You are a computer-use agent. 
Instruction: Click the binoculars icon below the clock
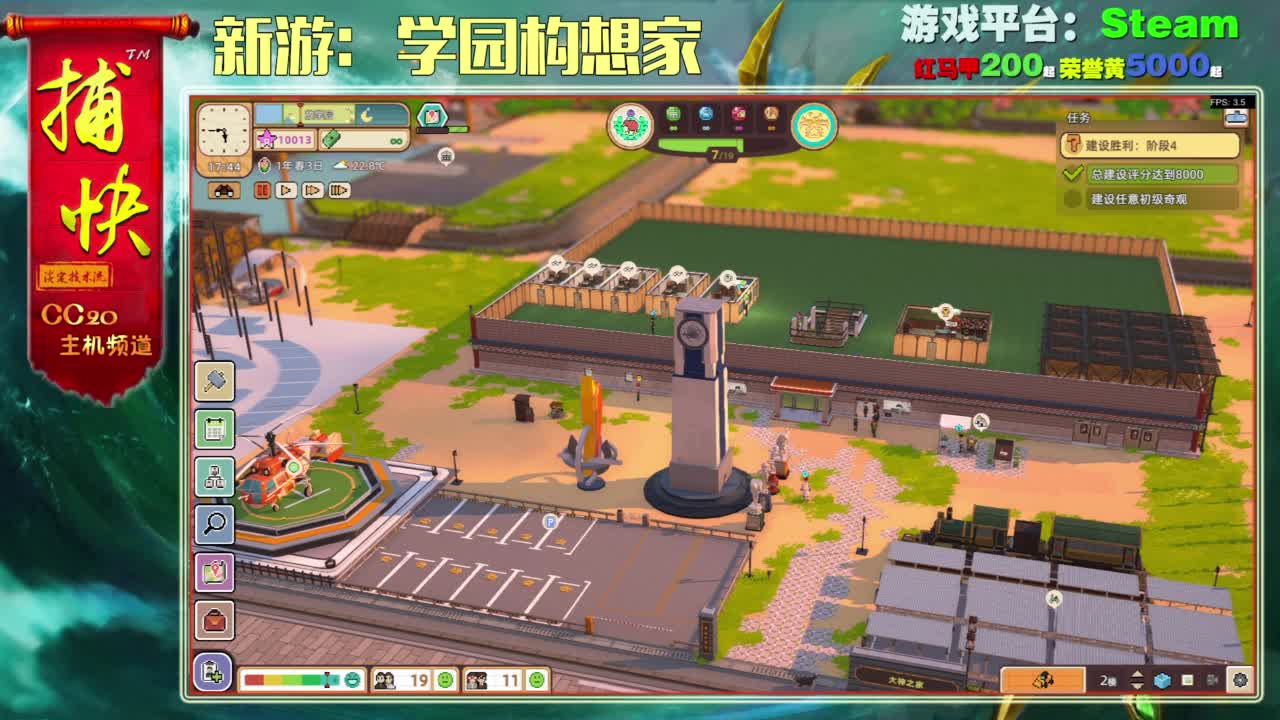(225, 191)
